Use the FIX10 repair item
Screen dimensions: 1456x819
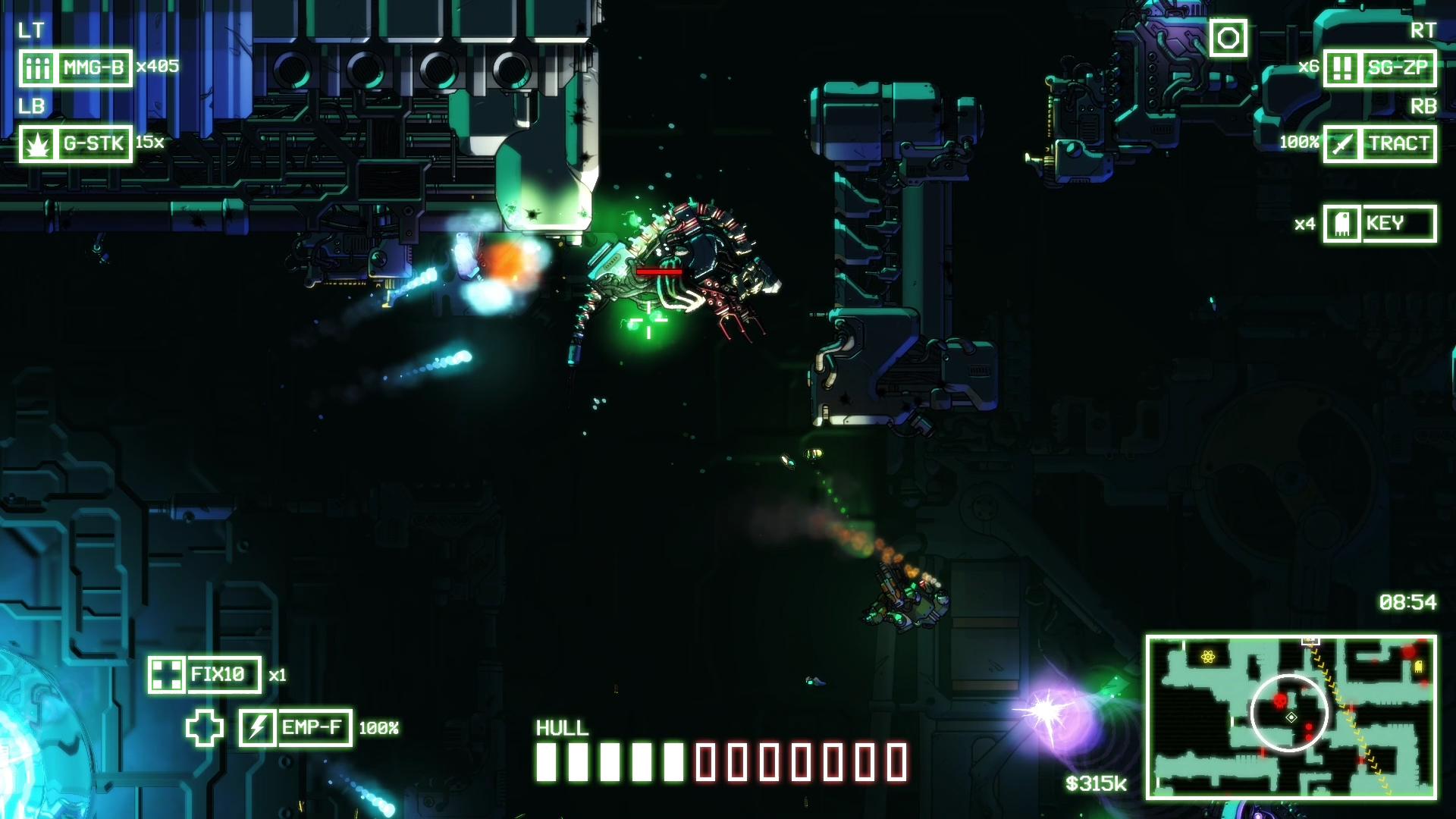[x=205, y=675]
